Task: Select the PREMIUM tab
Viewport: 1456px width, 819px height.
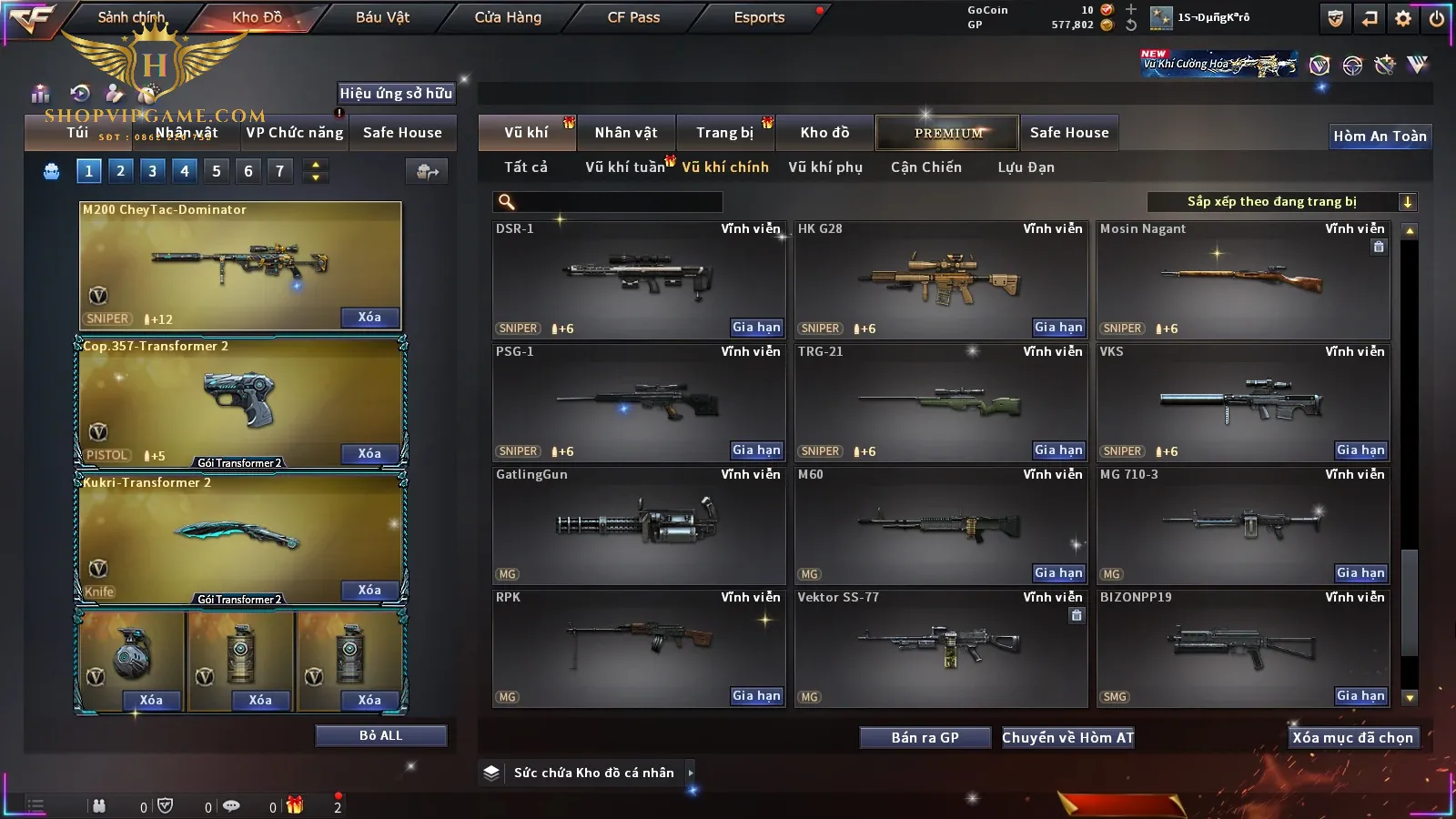Action: pos(947,133)
